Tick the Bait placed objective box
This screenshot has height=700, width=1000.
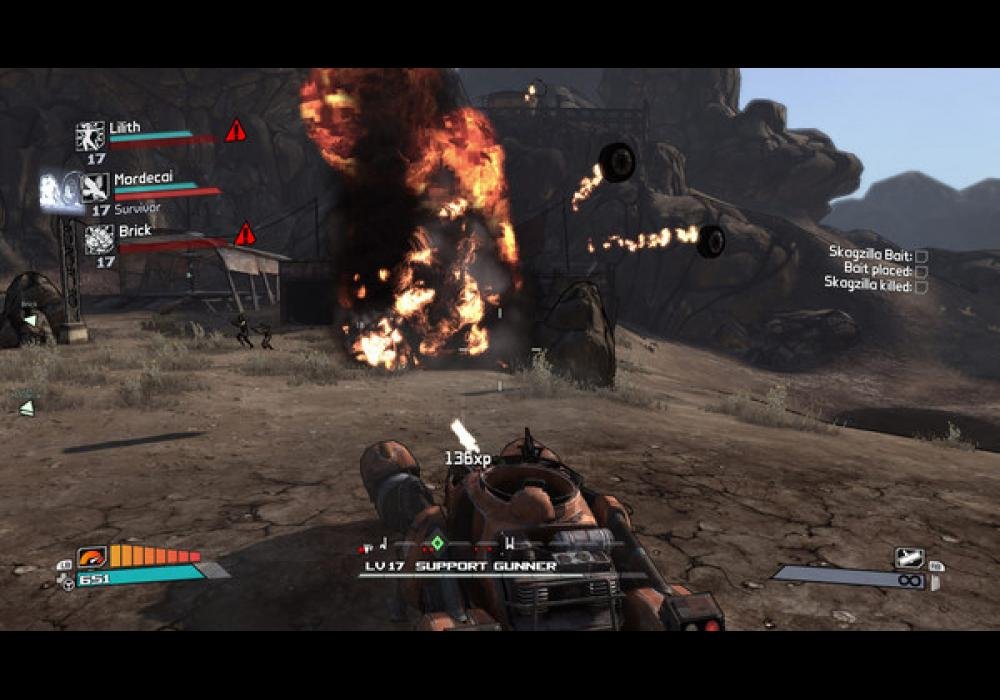921,271
